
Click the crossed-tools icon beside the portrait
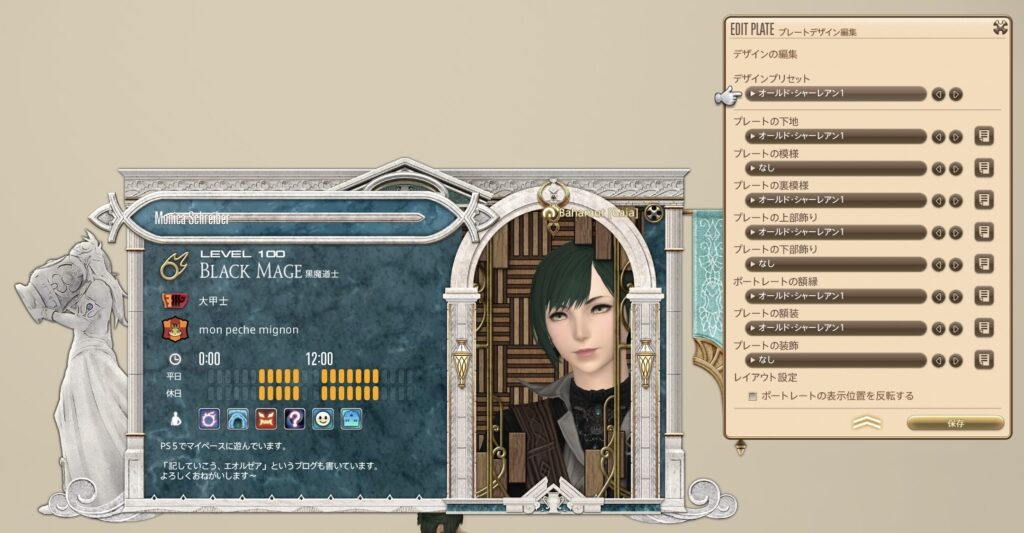coord(654,212)
